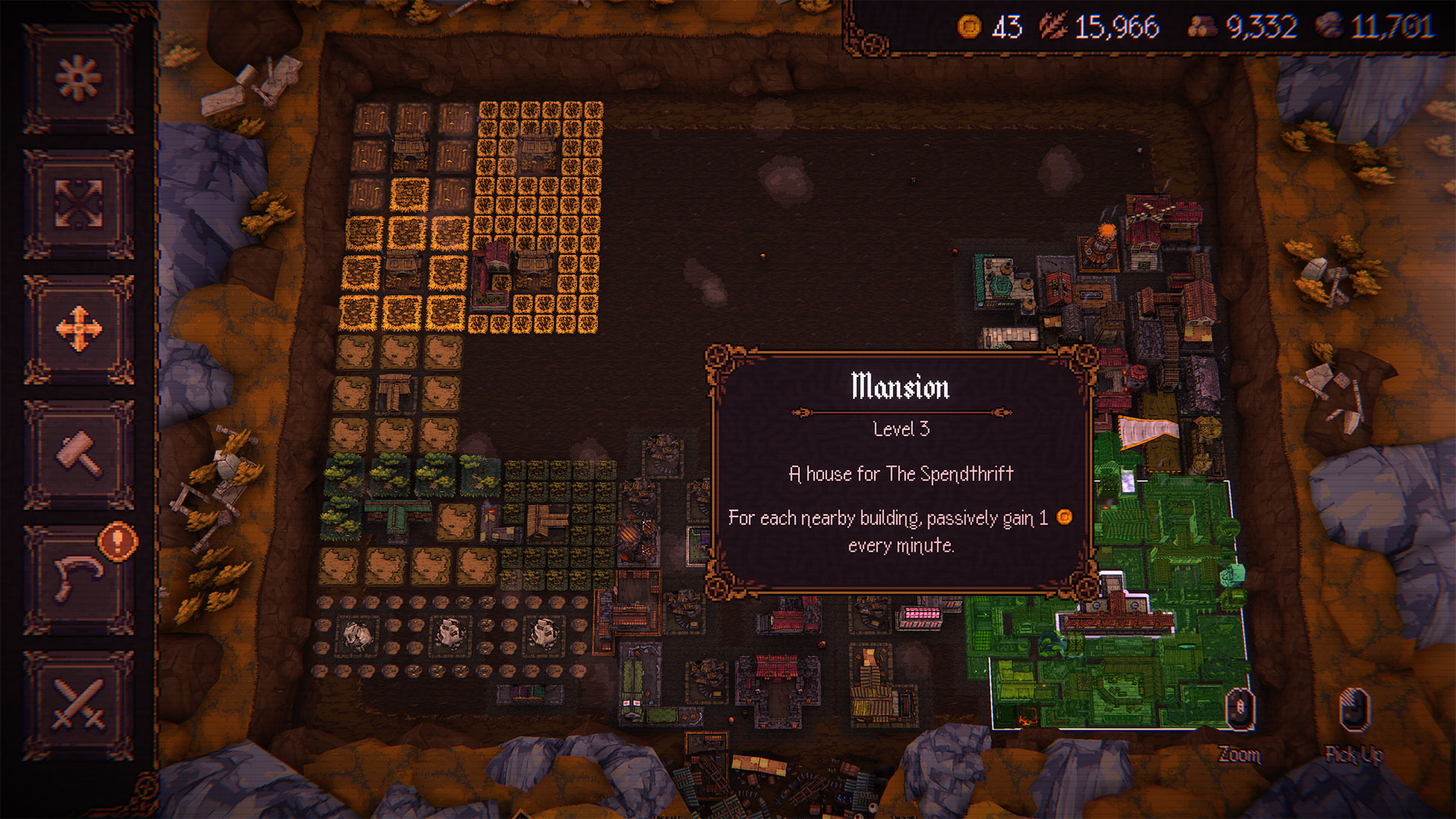Activate the sickle harvest tool
Image resolution: width=1456 pixels, height=819 pixels.
pos(77,579)
